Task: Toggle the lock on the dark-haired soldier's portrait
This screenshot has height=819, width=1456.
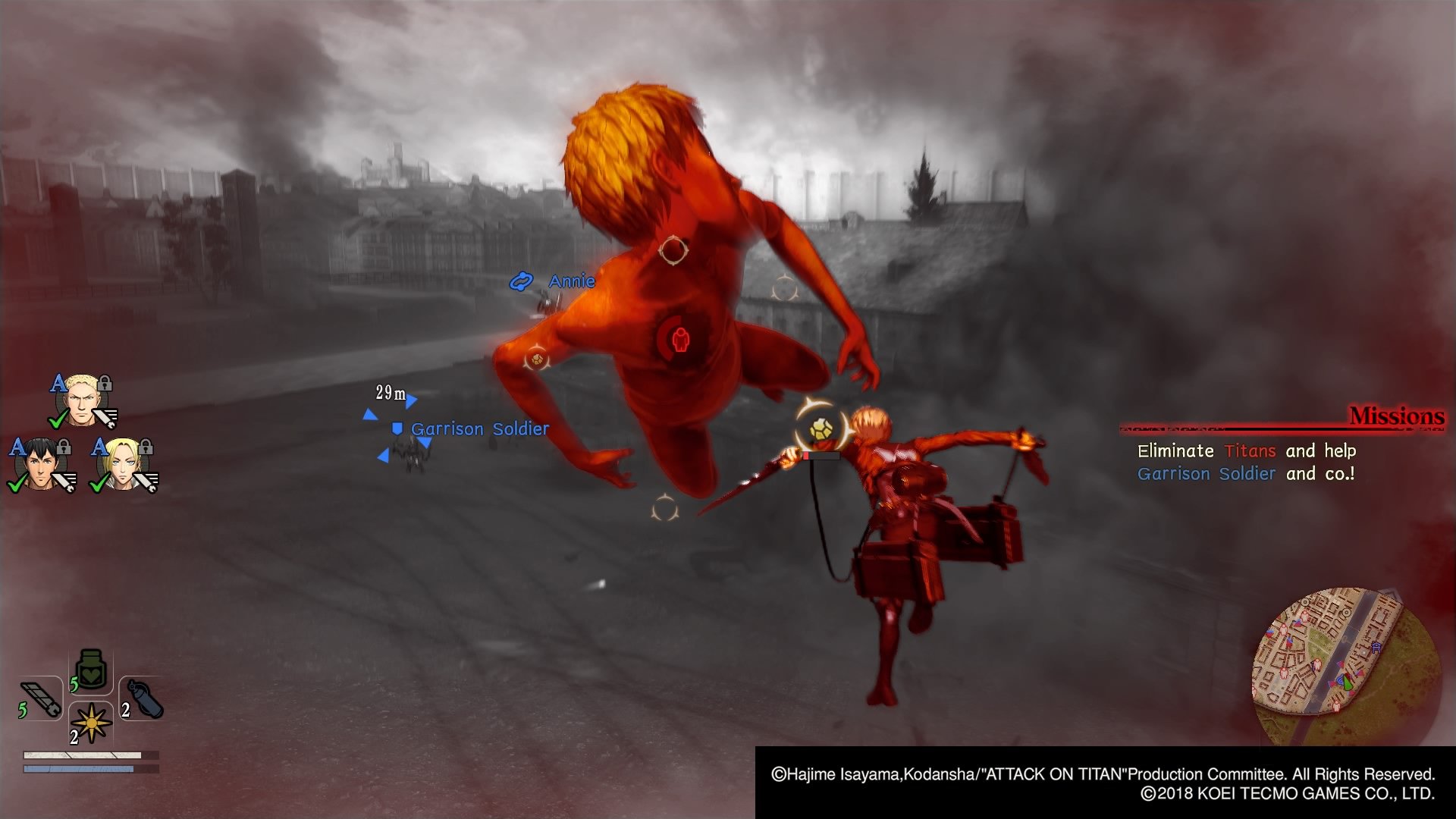Action: coord(62,447)
